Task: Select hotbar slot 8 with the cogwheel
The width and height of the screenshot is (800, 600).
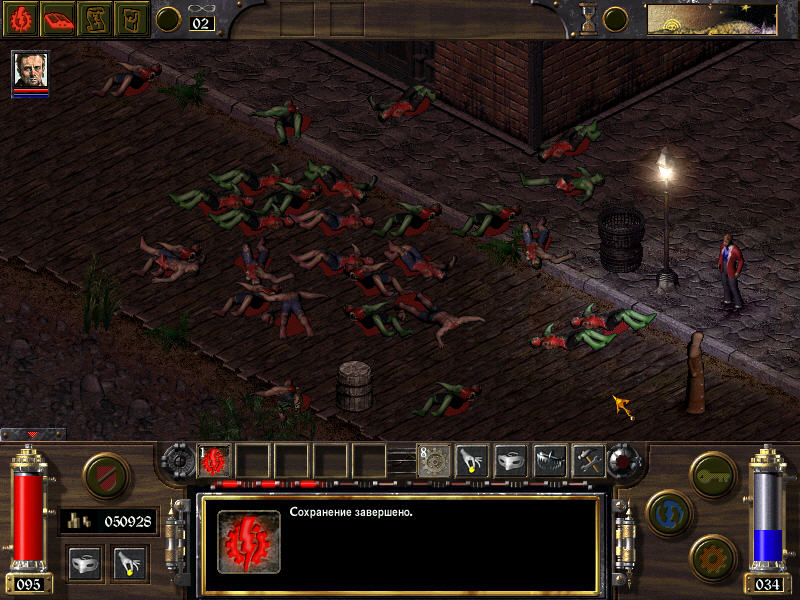Action: 433,460
